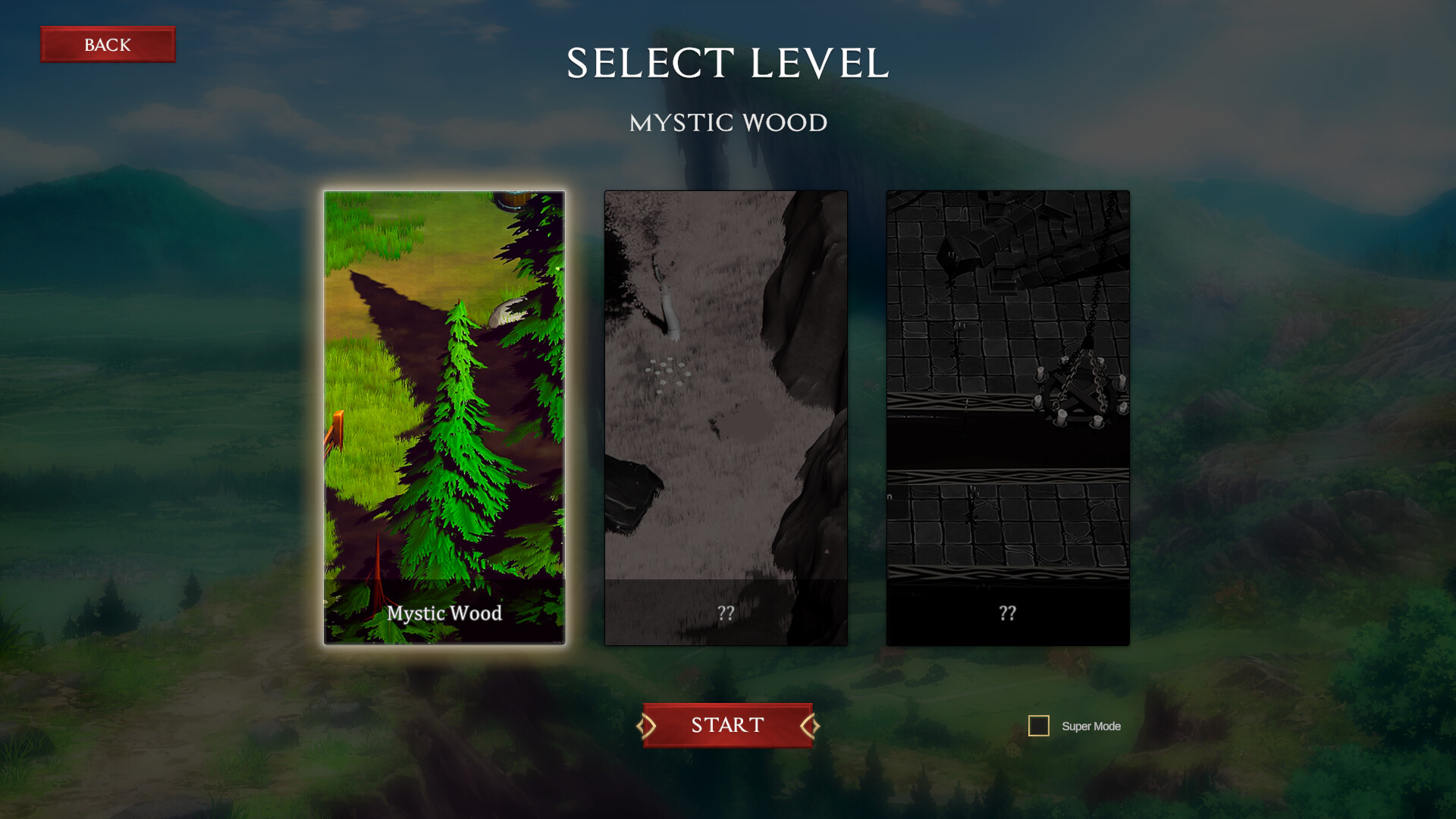Return to previous menu via BACK
The height and width of the screenshot is (819, 1456).
[x=108, y=44]
